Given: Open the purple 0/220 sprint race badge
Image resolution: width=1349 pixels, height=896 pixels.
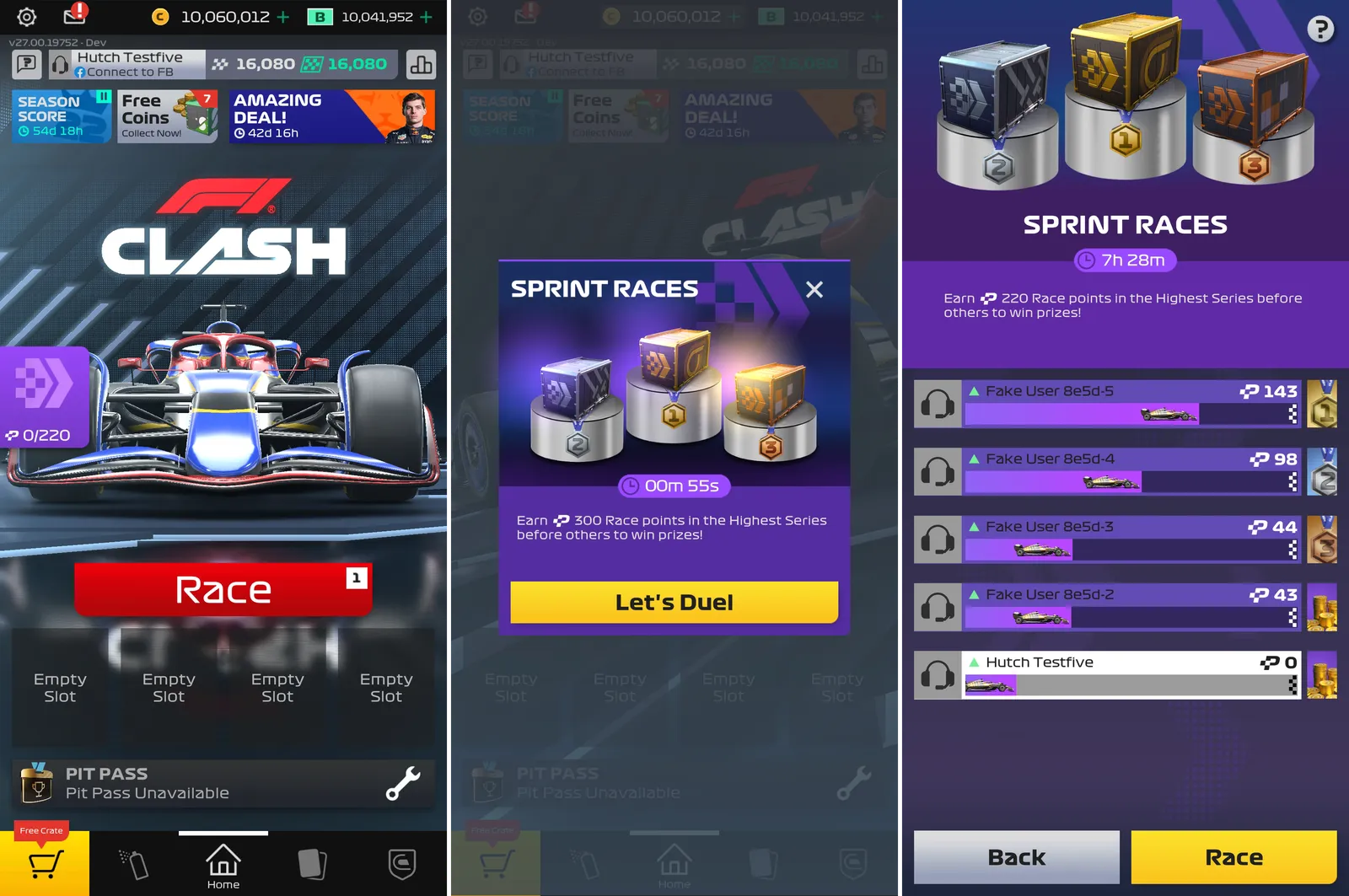Looking at the screenshot, I should pyautogui.click(x=44, y=396).
